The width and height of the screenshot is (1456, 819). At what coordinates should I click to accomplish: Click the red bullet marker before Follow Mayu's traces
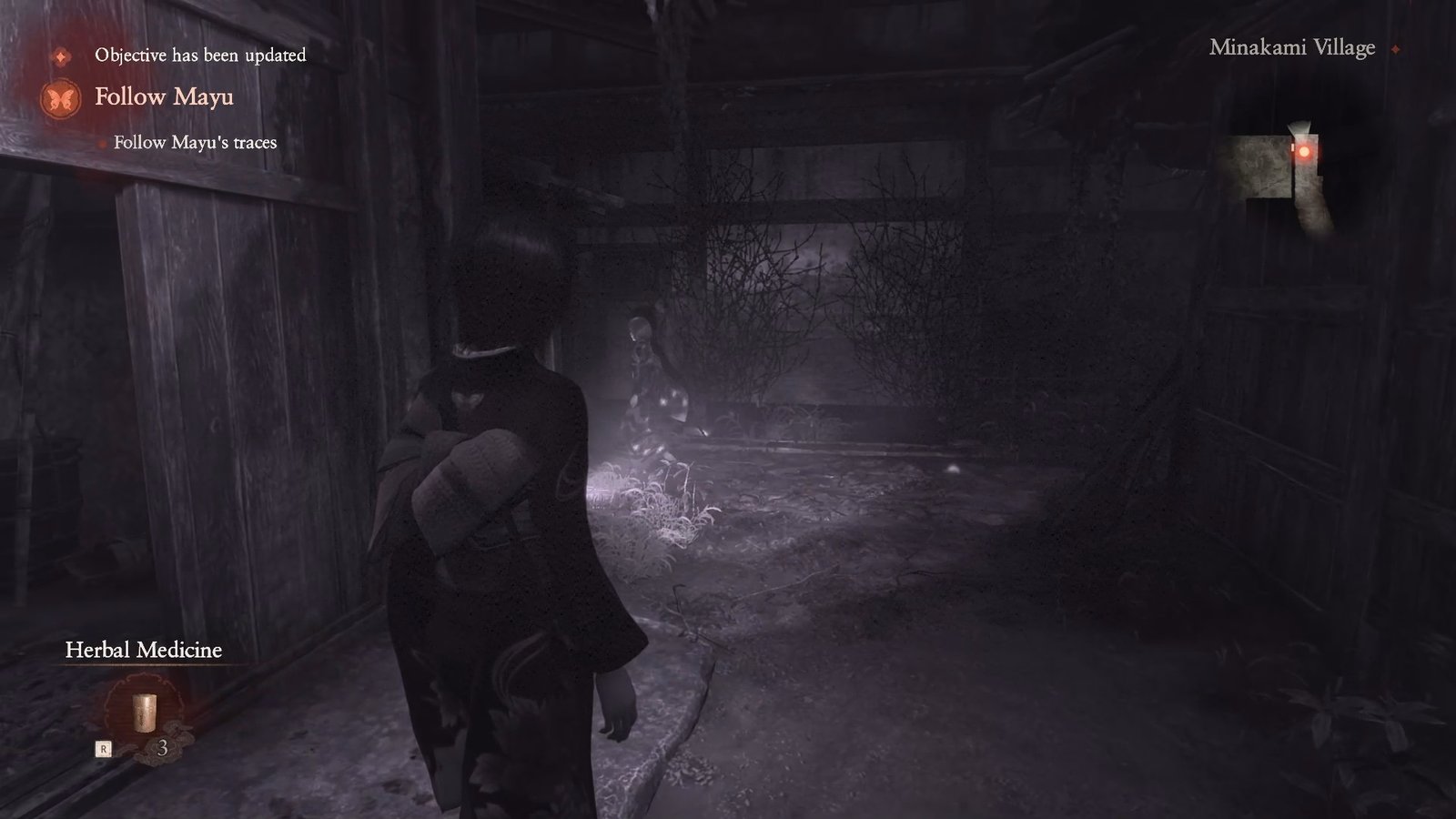coord(99,143)
